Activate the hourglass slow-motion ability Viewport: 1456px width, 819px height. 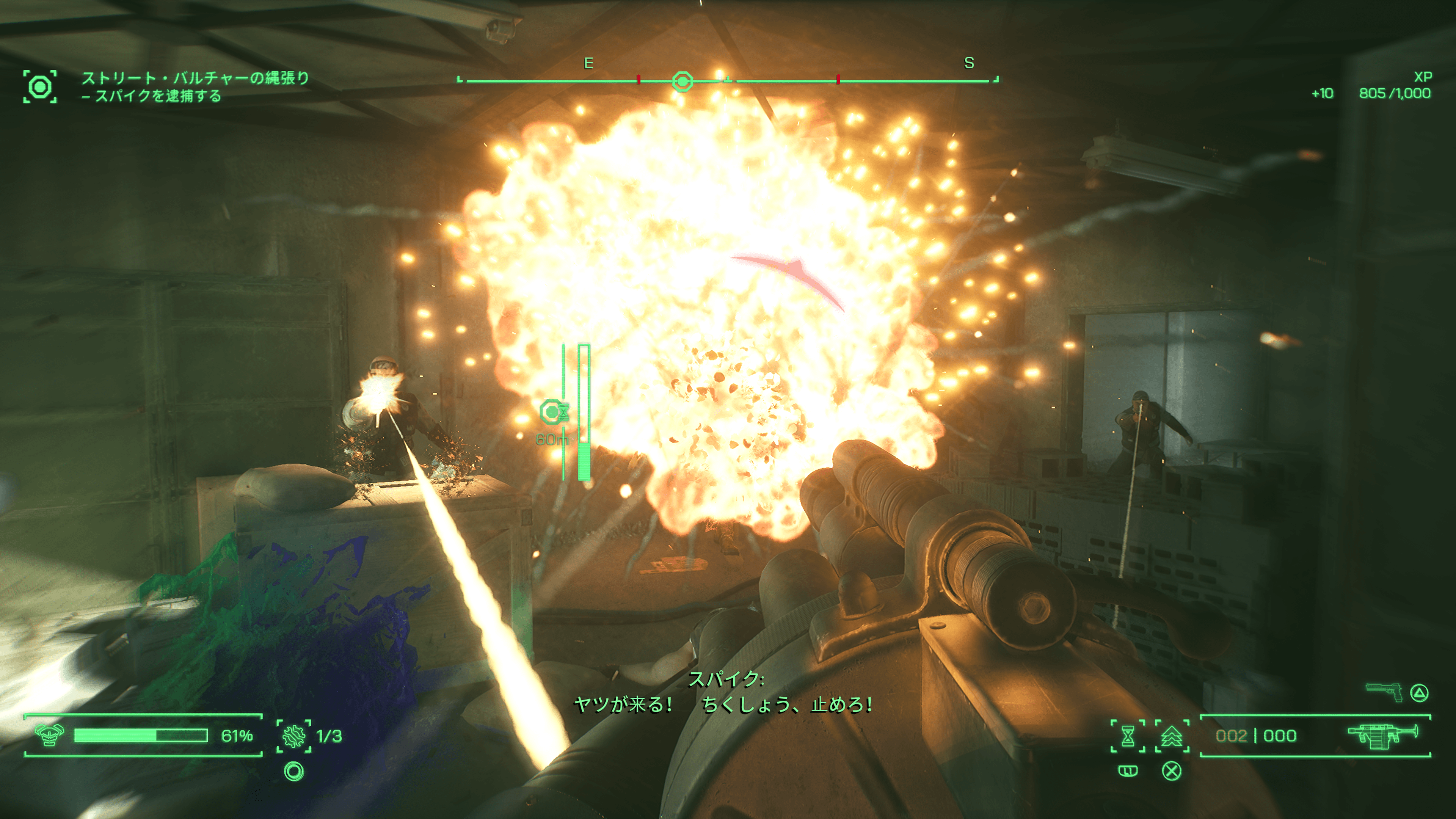click(x=1128, y=736)
